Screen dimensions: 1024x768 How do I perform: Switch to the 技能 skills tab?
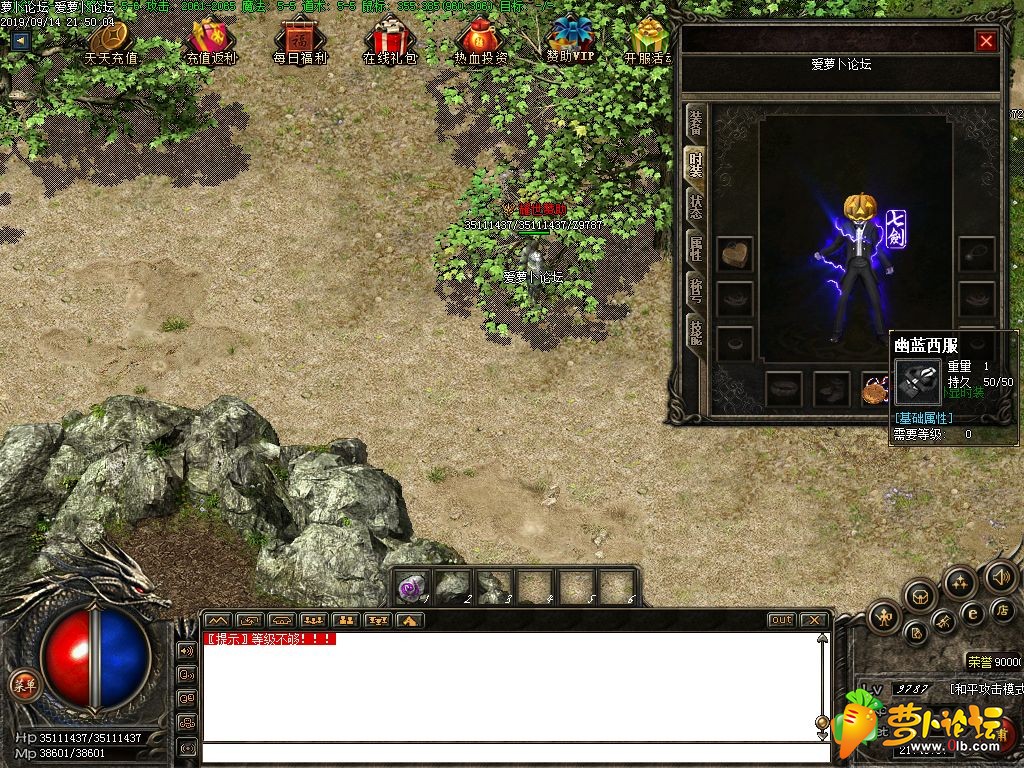pyautogui.click(x=695, y=330)
